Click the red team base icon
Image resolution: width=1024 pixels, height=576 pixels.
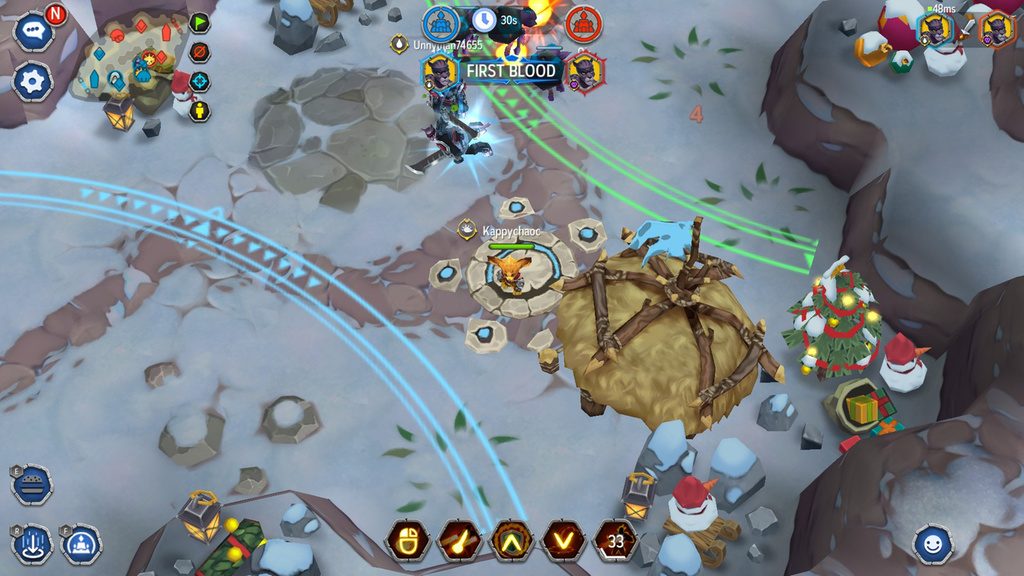point(583,24)
